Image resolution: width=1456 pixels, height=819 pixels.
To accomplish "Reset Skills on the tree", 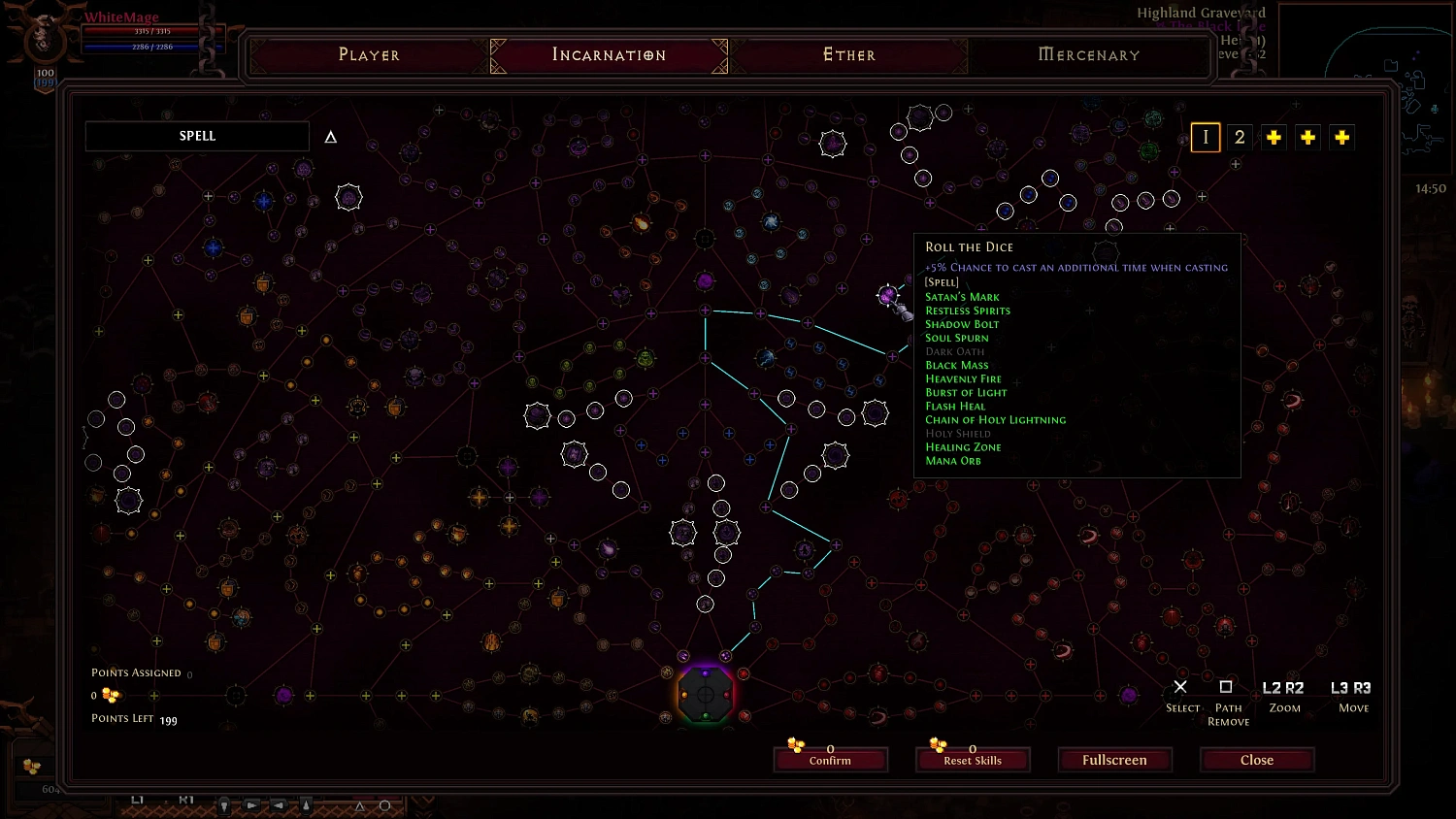I will (x=973, y=760).
